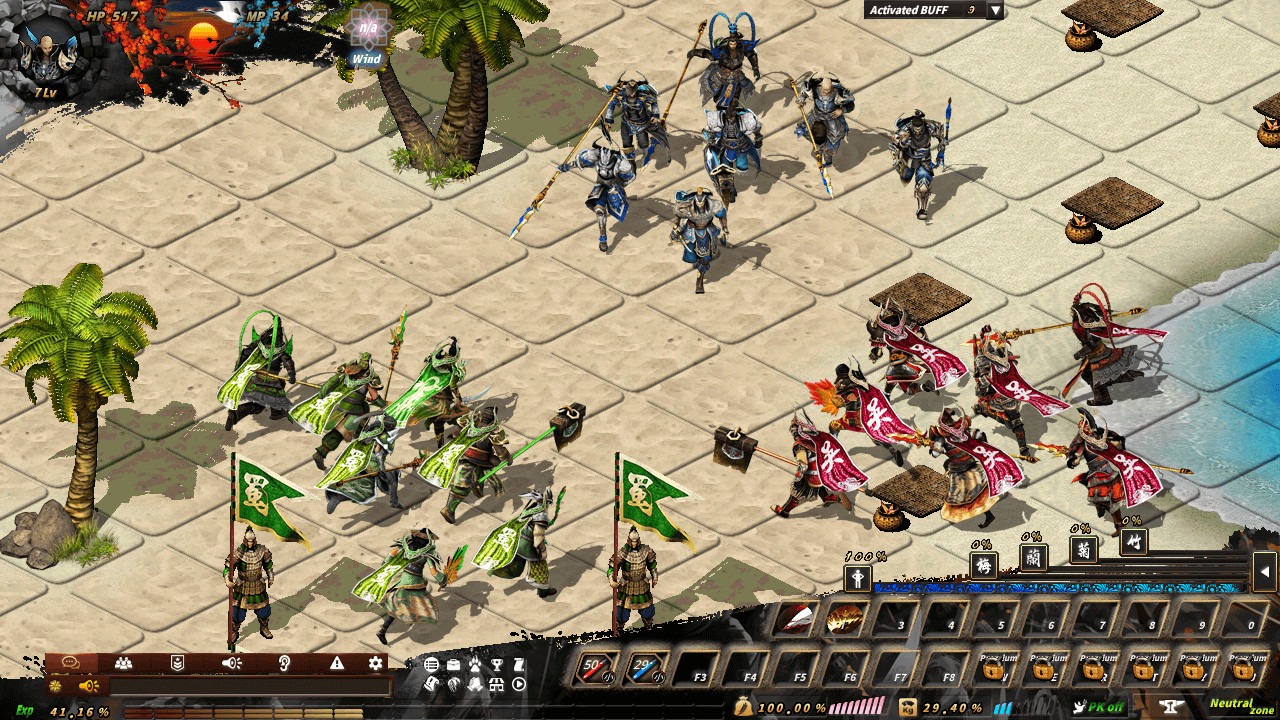This screenshot has width=1280, height=720.
Task: Click the guild shield icon
Action: pos(178,662)
